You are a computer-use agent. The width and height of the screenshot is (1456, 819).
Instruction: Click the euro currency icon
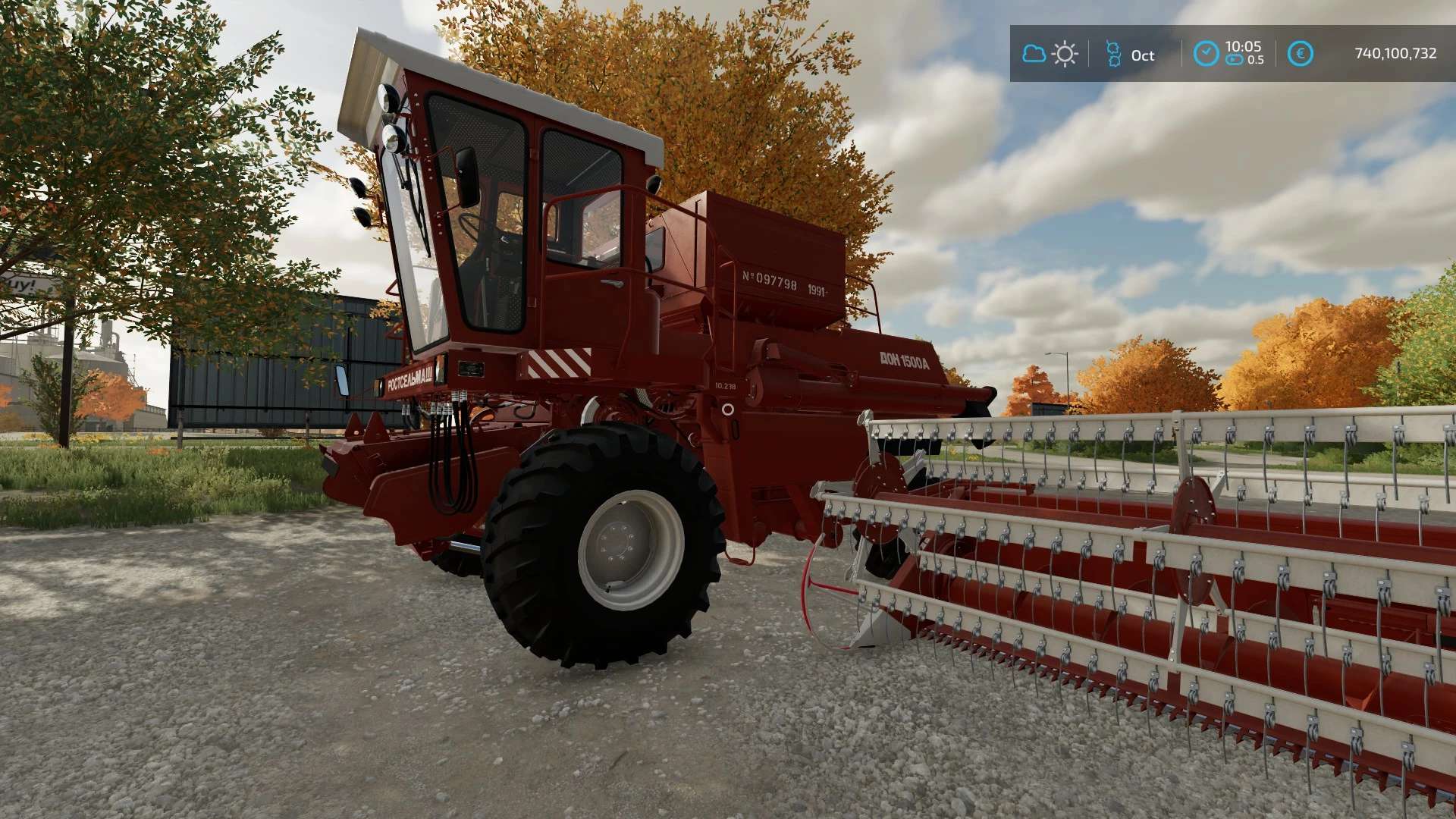pos(1300,54)
